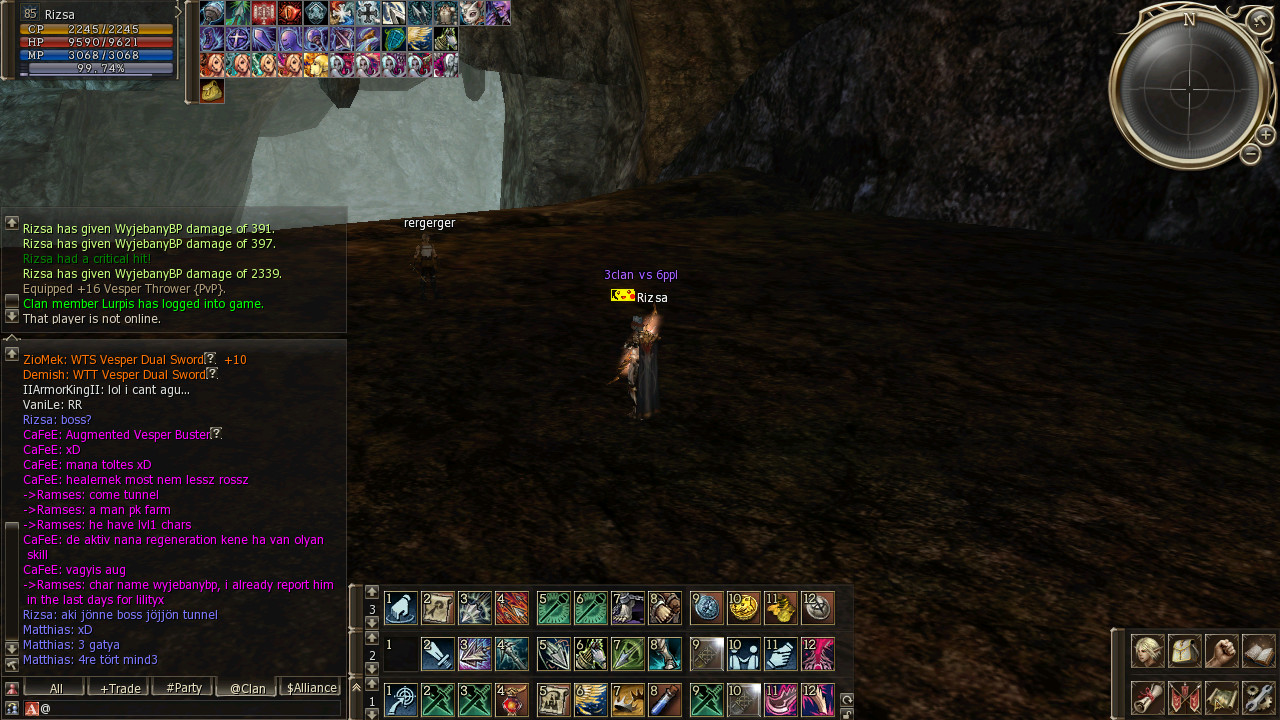Click the yellow sack buff icon
The height and width of the screenshot is (720, 1280).
point(212,91)
